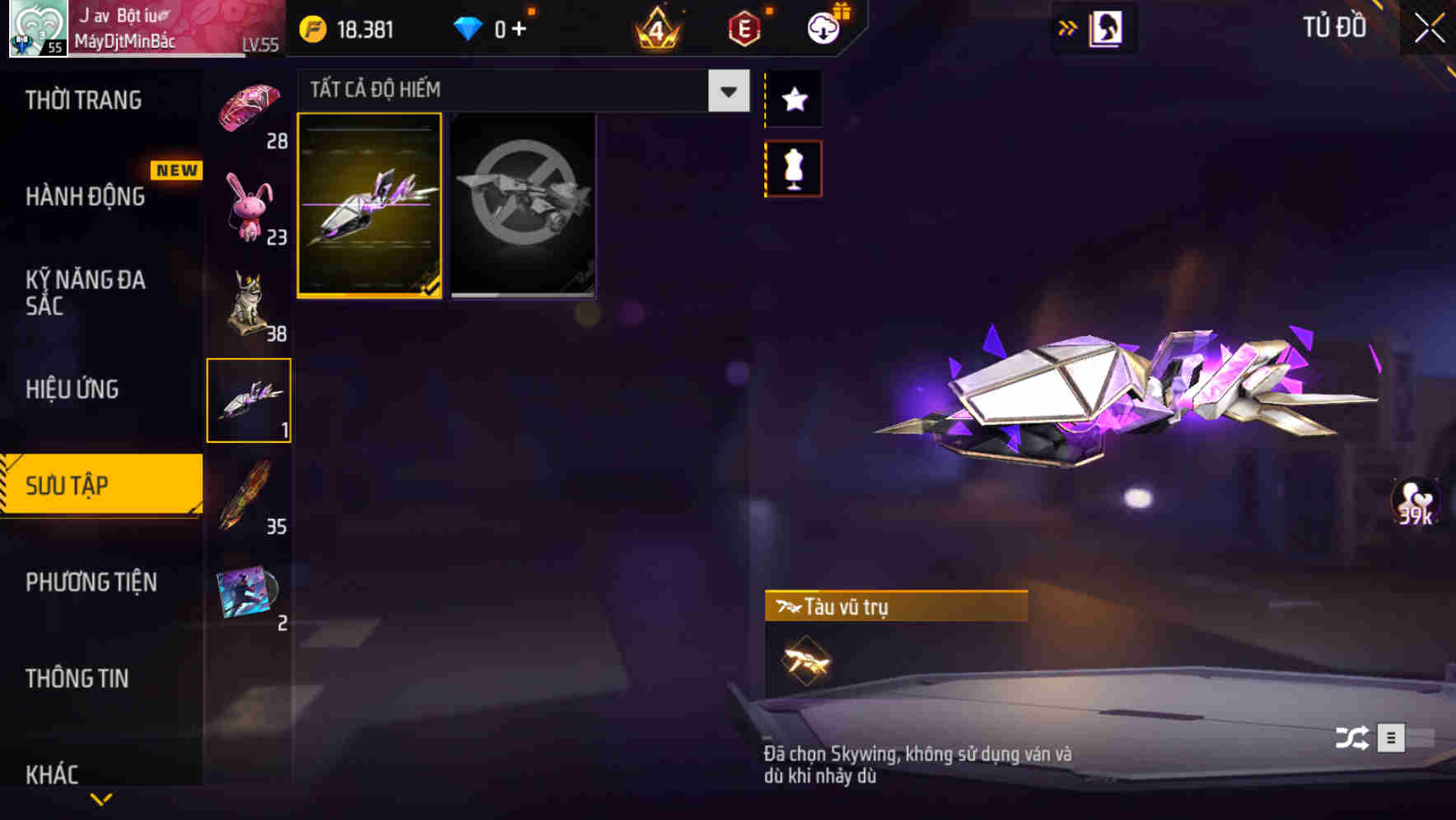The image size is (1456, 820).
Task: Toggle the star favorites filter
Action: click(792, 99)
